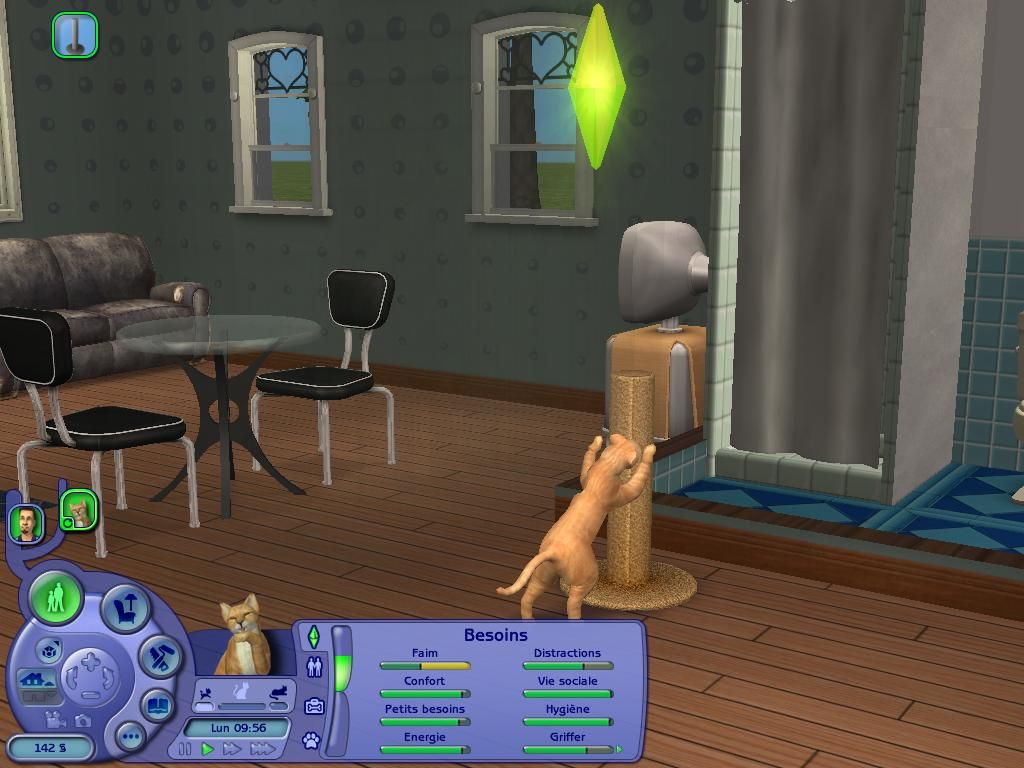This screenshot has height=768, width=1024.
Task: Open the paw print tab
Action: click(312, 741)
